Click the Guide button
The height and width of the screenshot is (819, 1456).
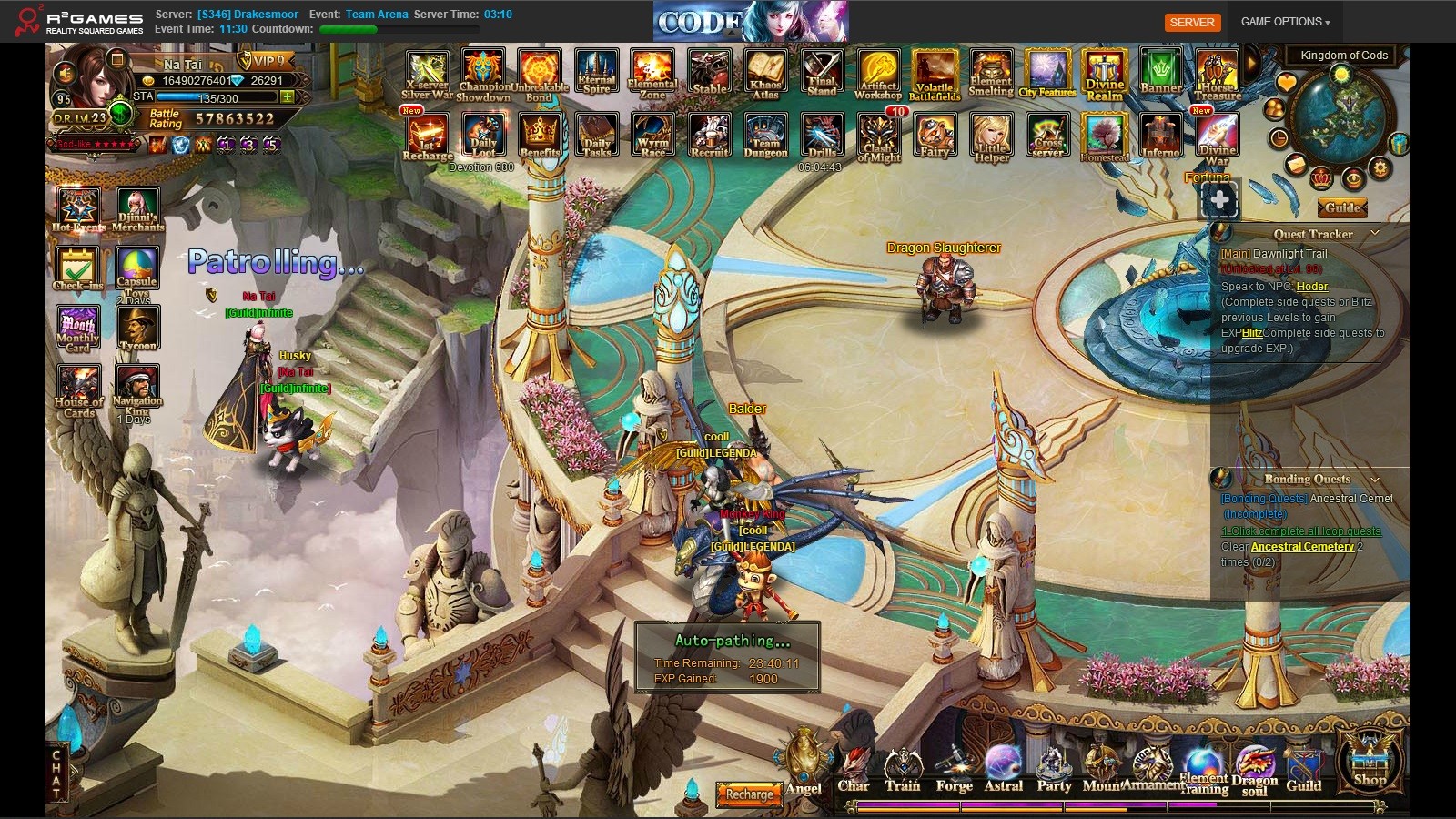1342,207
